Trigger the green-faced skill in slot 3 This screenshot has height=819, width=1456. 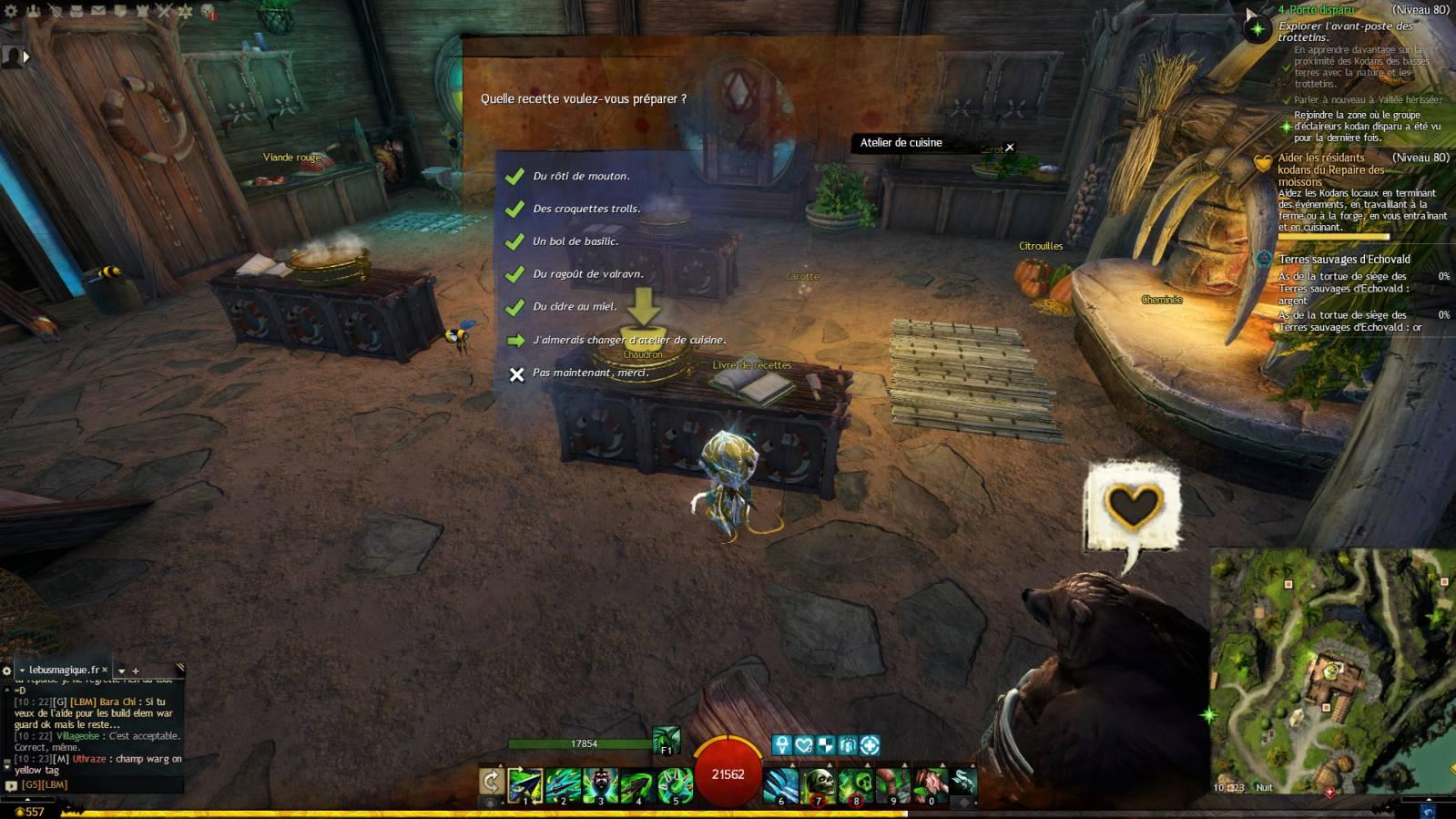click(601, 783)
